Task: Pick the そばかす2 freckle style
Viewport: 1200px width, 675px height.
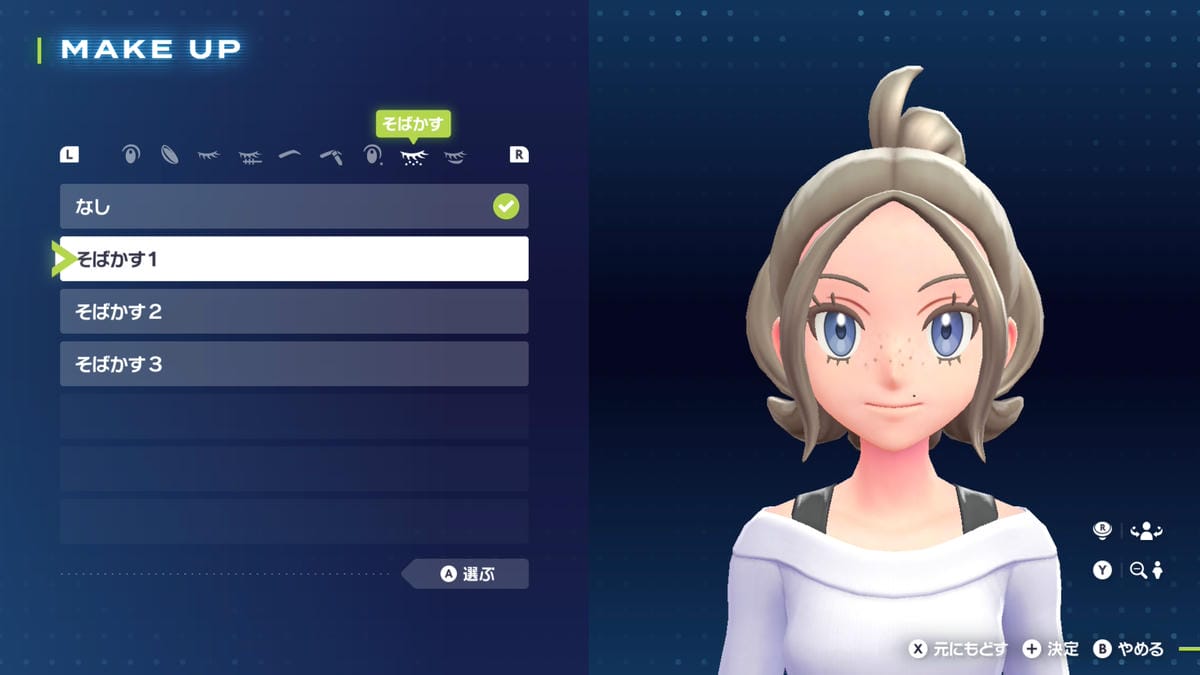Action: tap(294, 312)
